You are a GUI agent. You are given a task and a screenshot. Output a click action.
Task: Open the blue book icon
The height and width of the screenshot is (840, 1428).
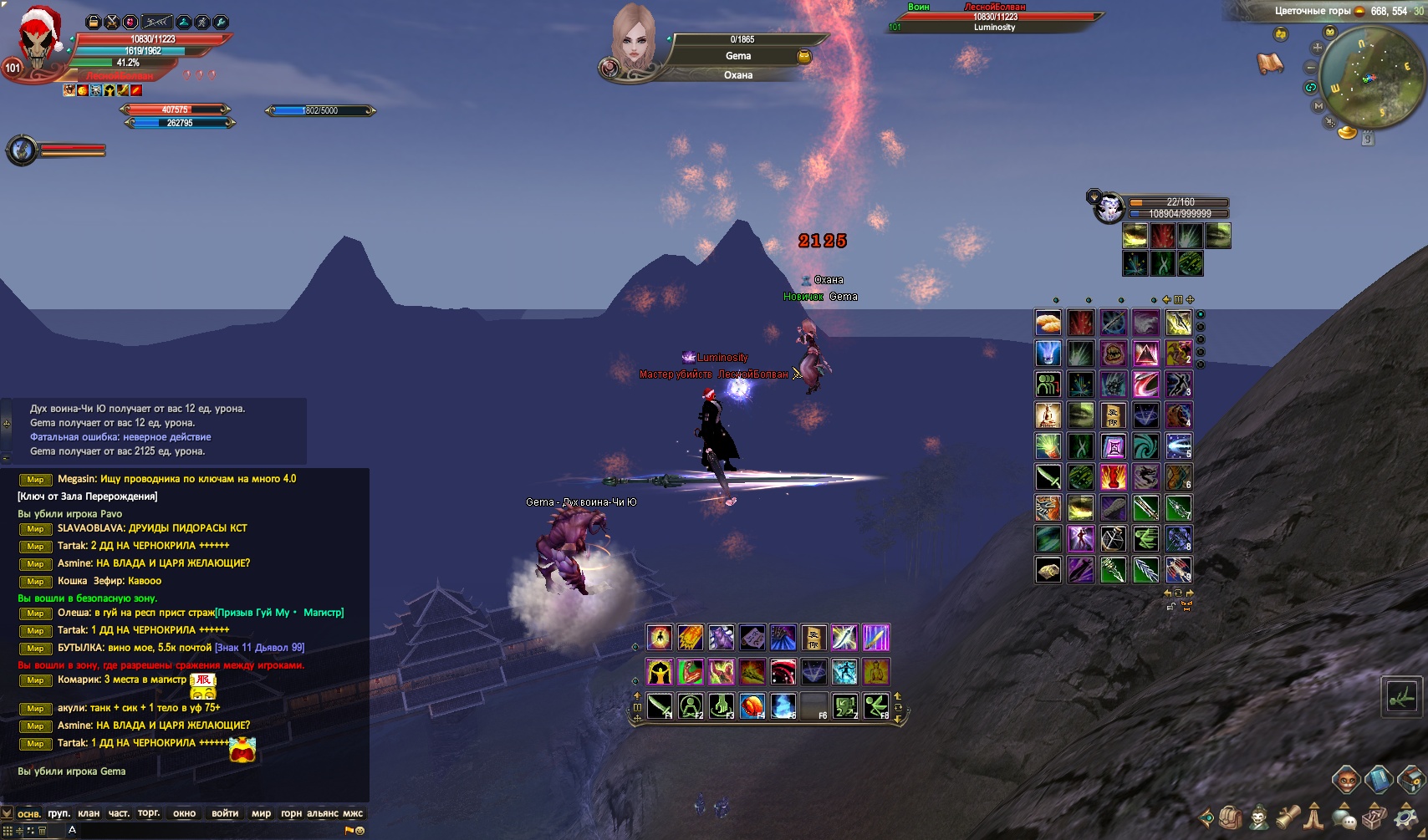point(1378,781)
